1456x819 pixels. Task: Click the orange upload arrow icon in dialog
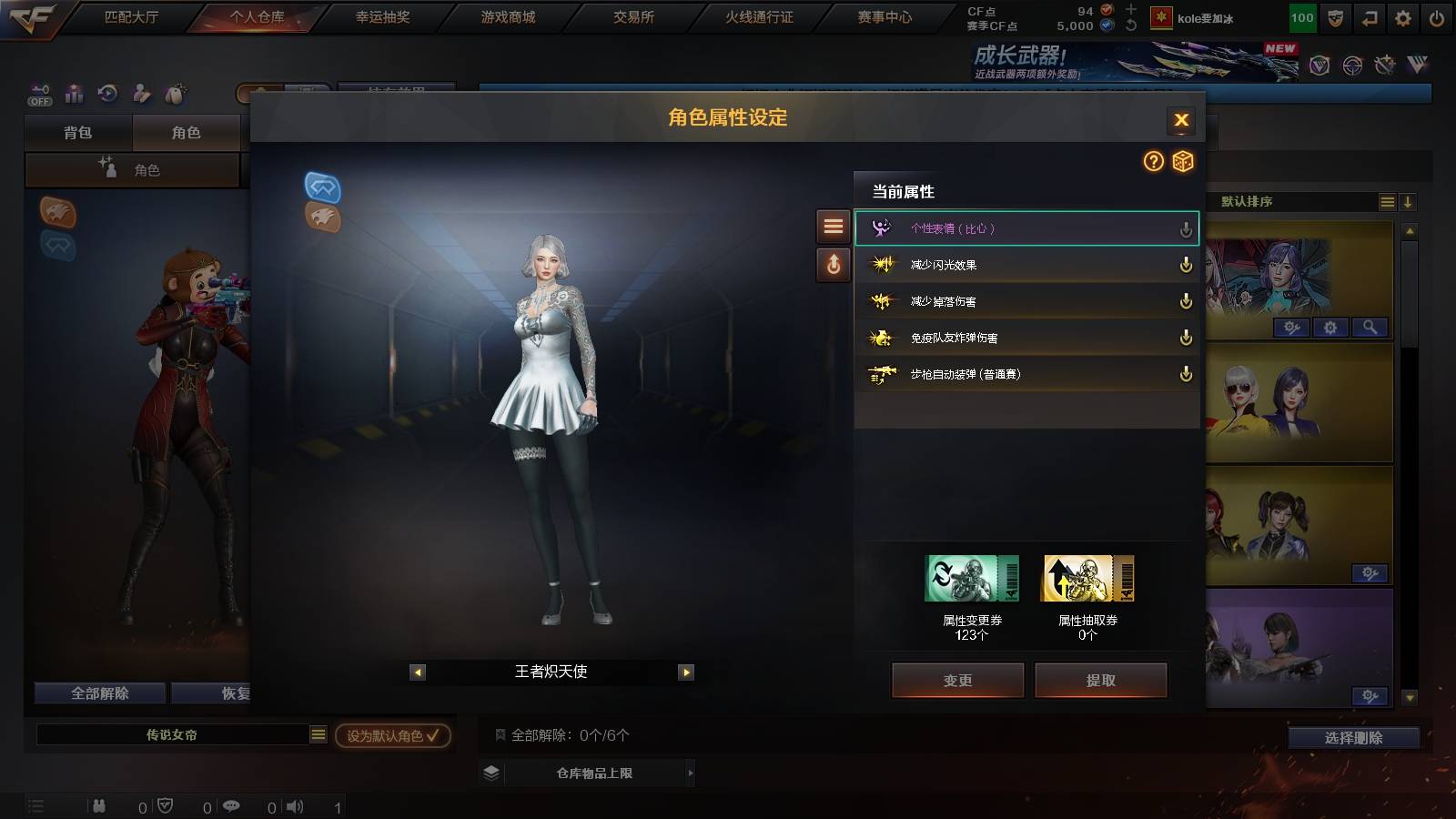(833, 265)
